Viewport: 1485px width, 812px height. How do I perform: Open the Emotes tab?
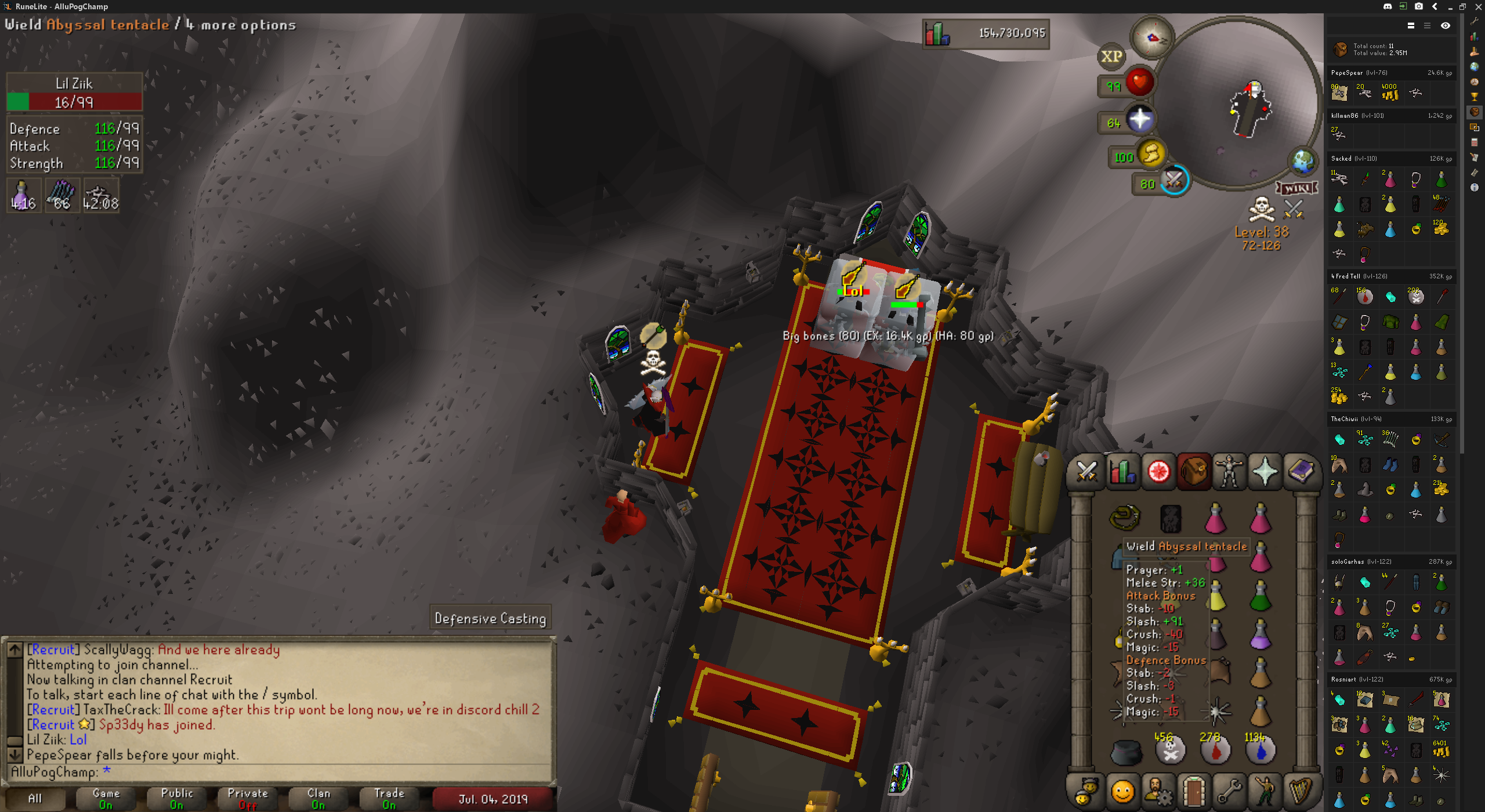coord(1265,791)
